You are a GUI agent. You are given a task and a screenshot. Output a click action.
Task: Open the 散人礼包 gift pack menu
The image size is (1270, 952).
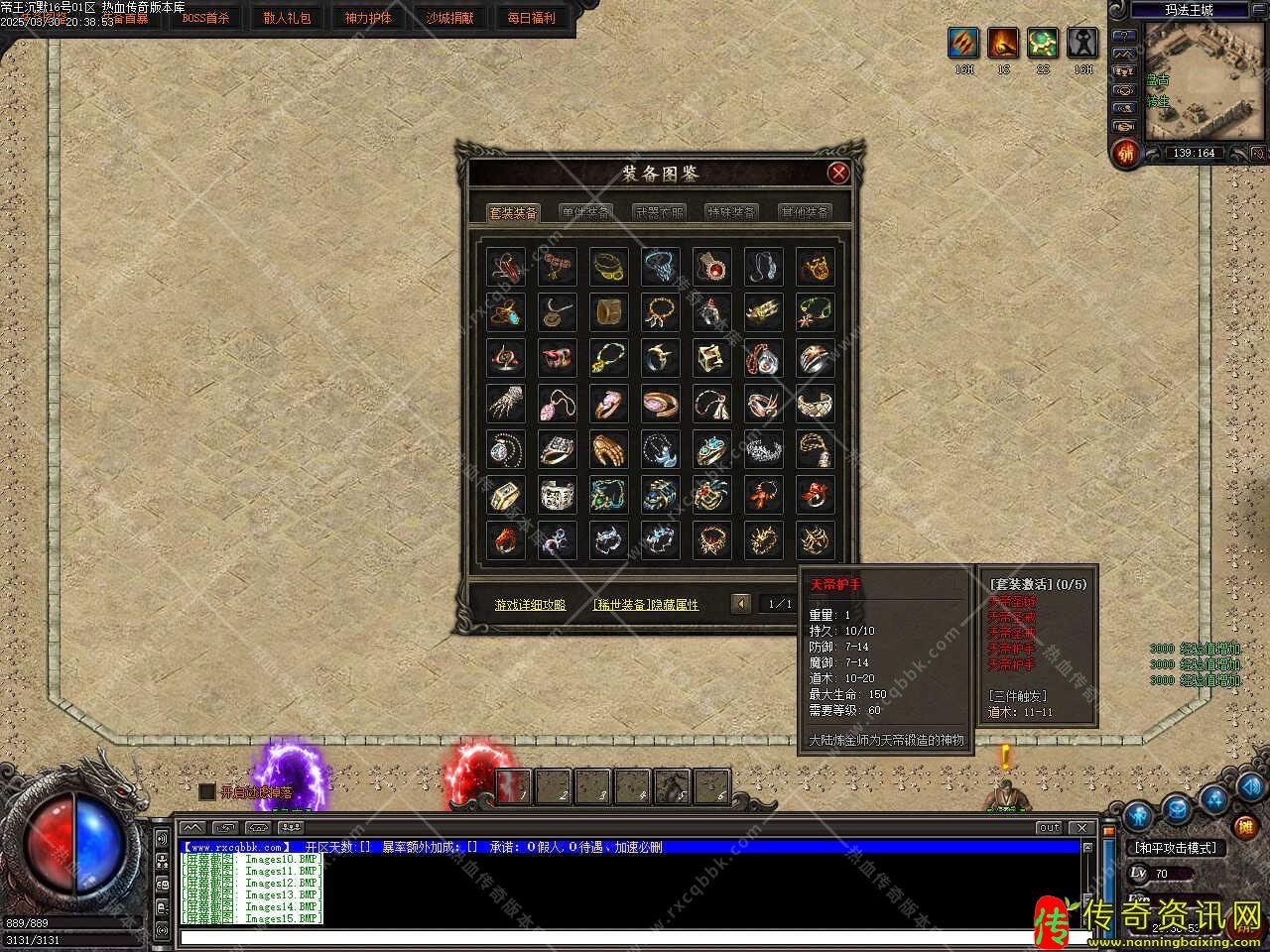coord(287,18)
